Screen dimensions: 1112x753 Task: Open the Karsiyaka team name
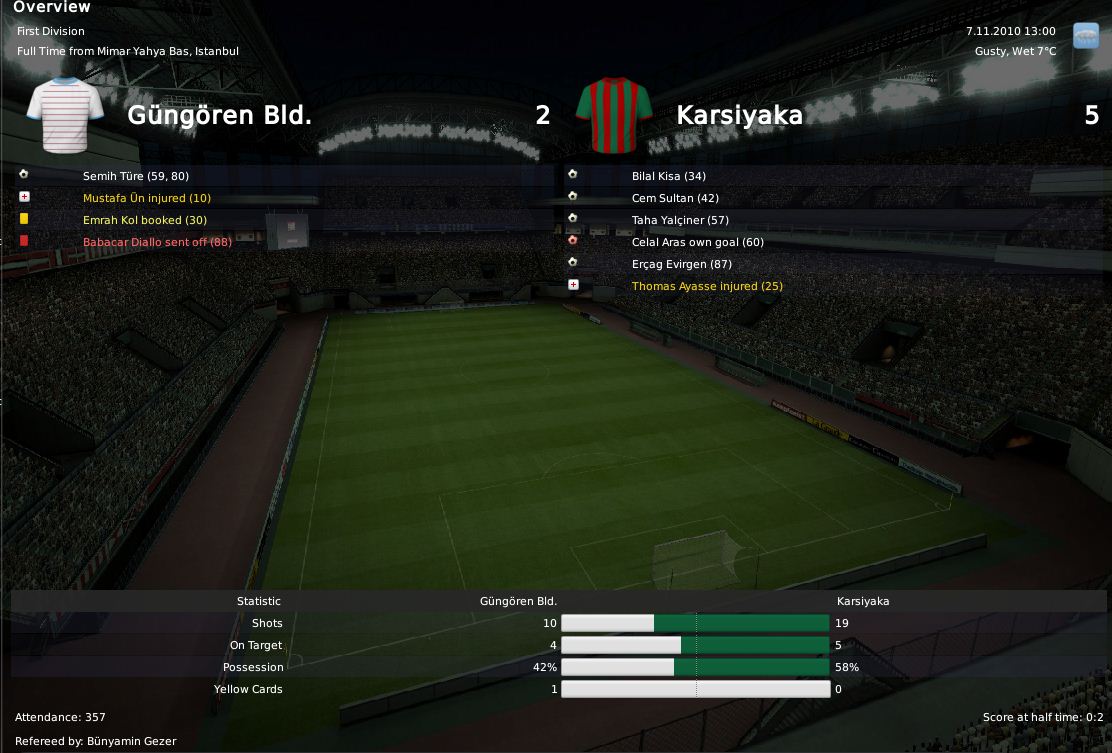(739, 115)
